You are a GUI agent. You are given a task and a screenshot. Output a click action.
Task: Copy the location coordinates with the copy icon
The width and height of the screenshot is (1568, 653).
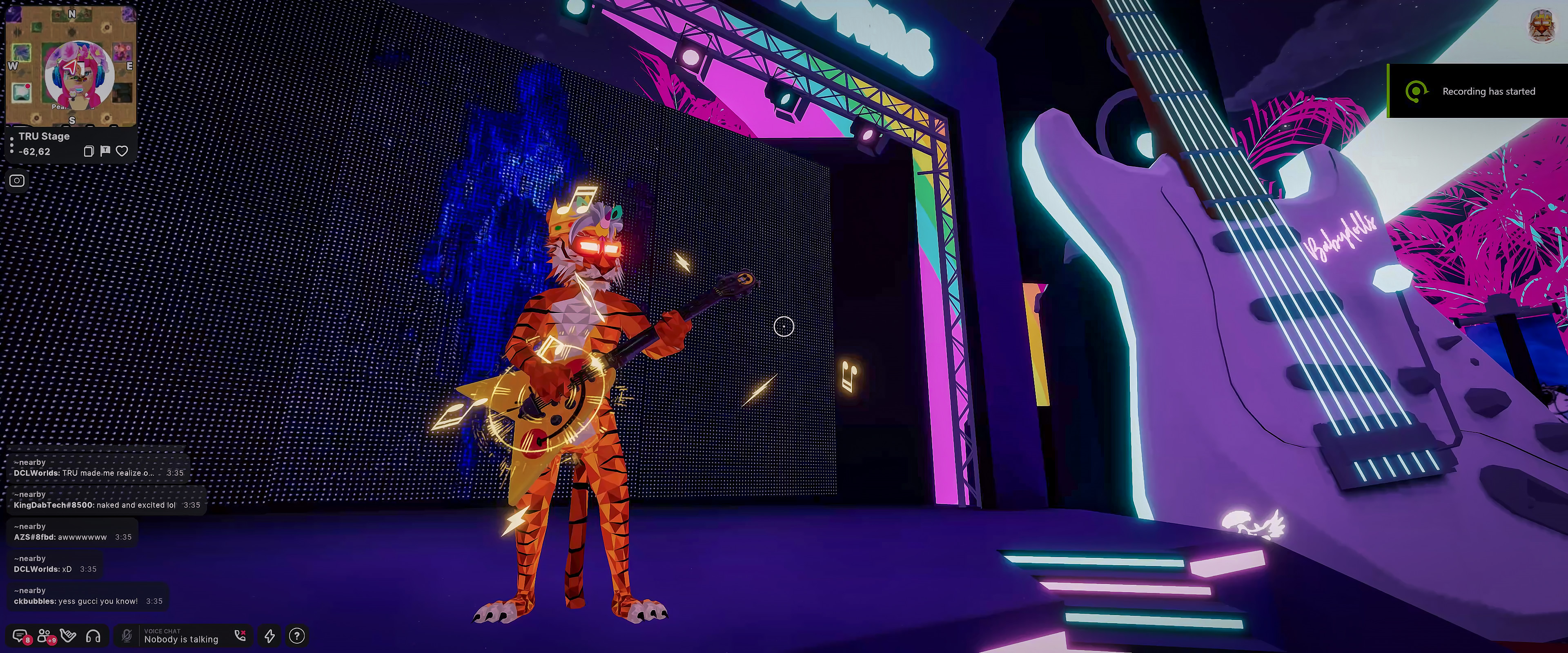coord(88,151)
